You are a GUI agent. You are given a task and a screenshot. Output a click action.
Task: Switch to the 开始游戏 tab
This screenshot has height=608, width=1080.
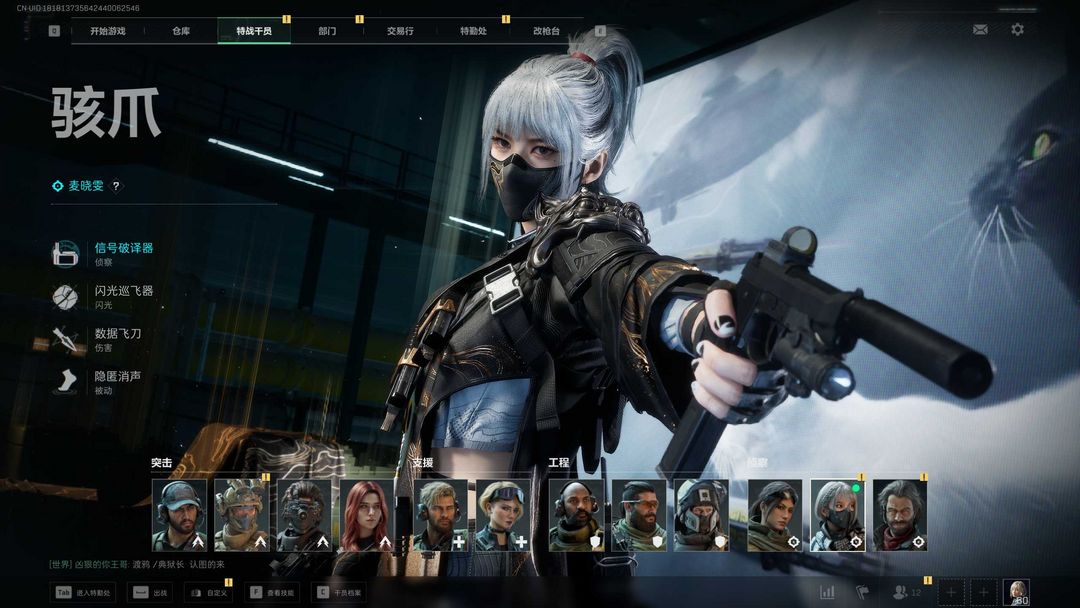coord(107,31)
